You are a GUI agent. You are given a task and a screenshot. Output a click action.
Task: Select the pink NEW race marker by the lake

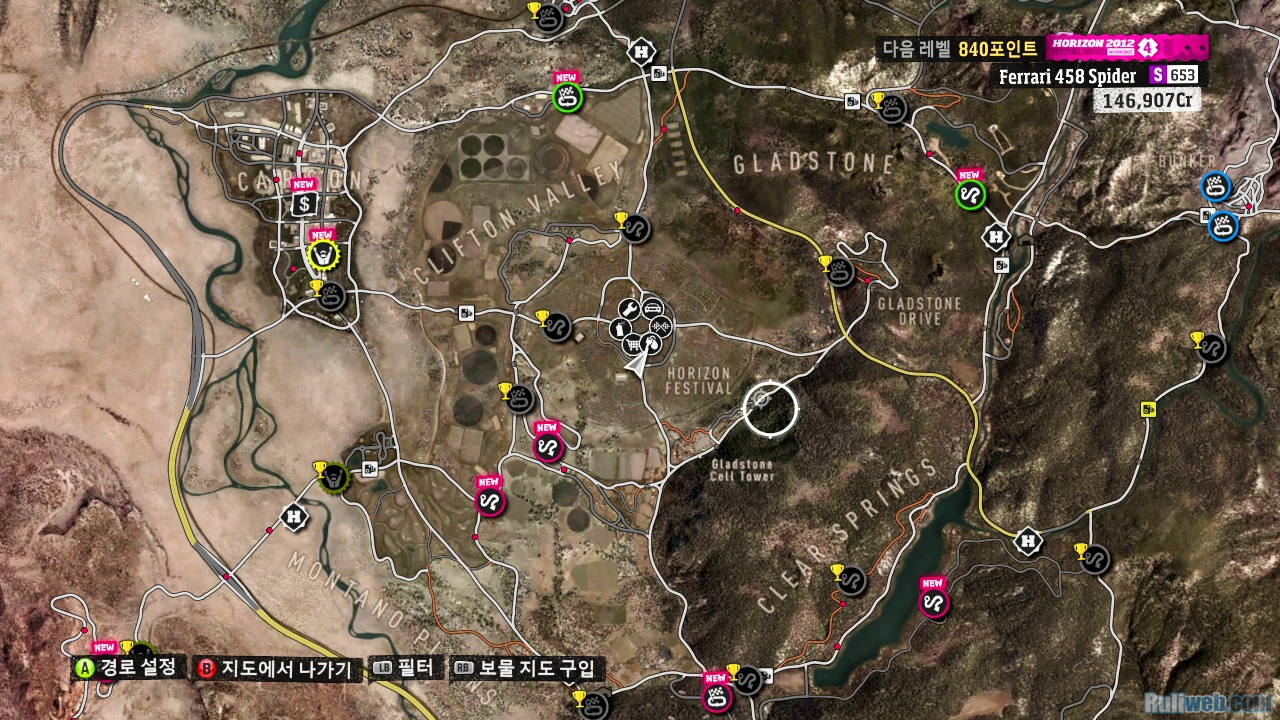933,603
